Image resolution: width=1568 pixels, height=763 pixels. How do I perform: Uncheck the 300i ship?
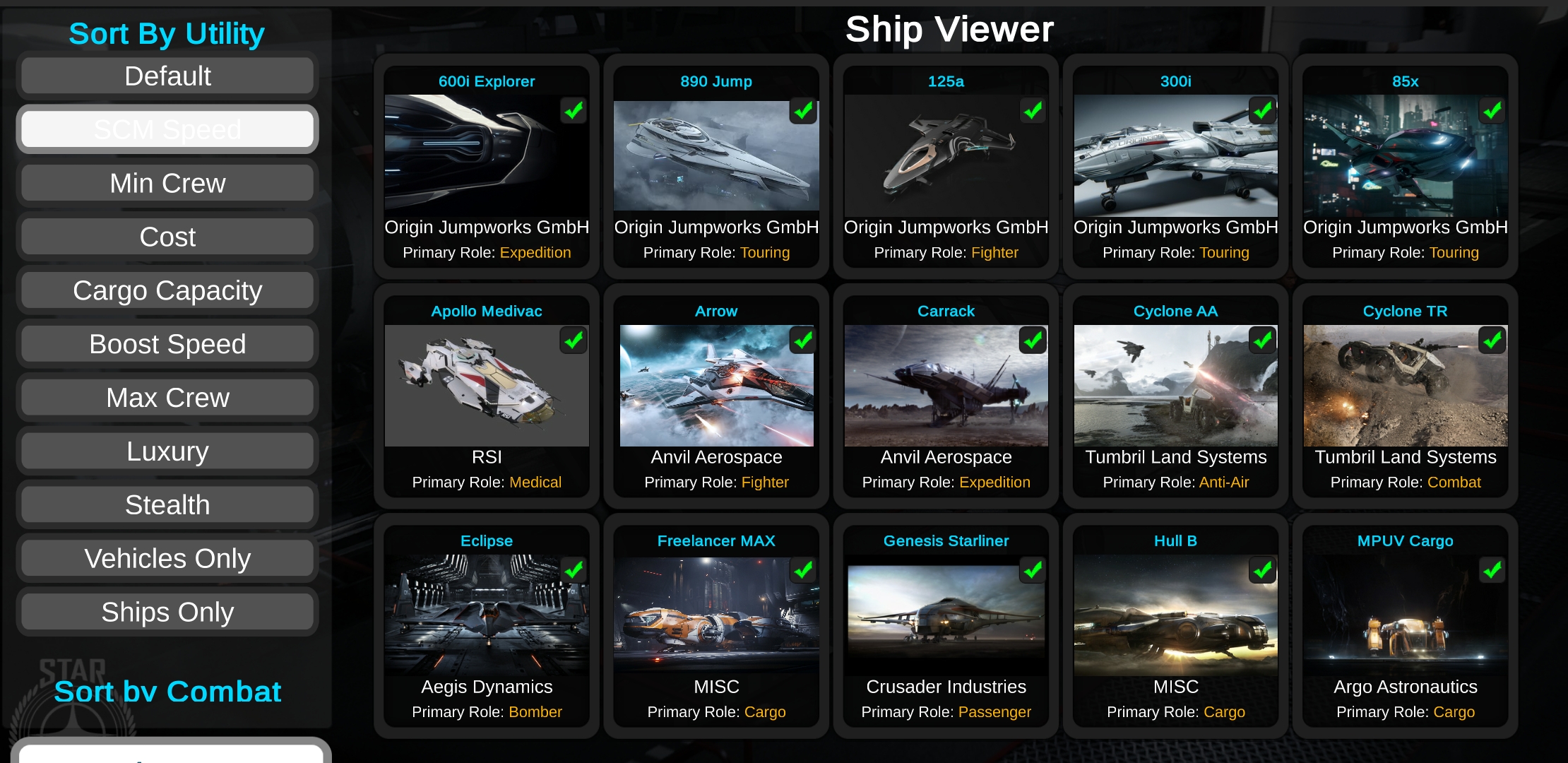[x=1262, y=110]
